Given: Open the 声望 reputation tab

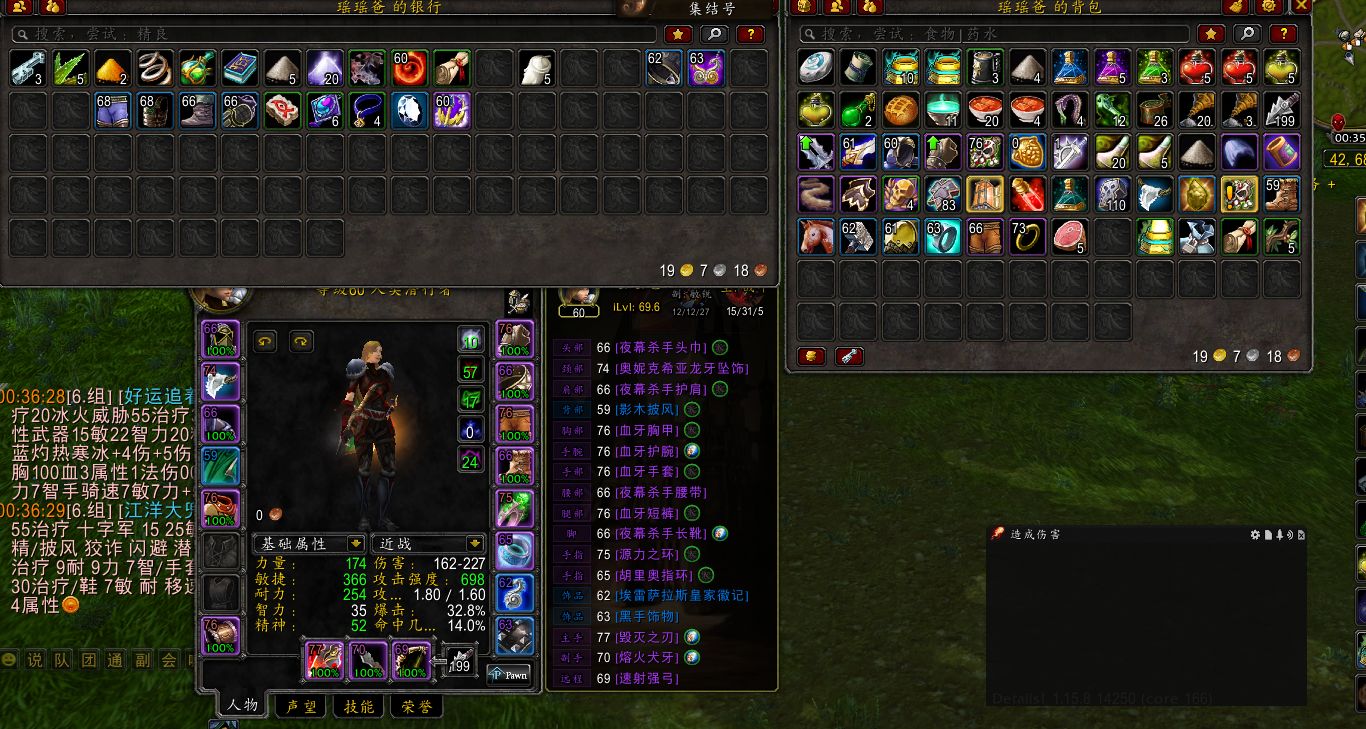Looking at the screenshot, I should point(301,706).
